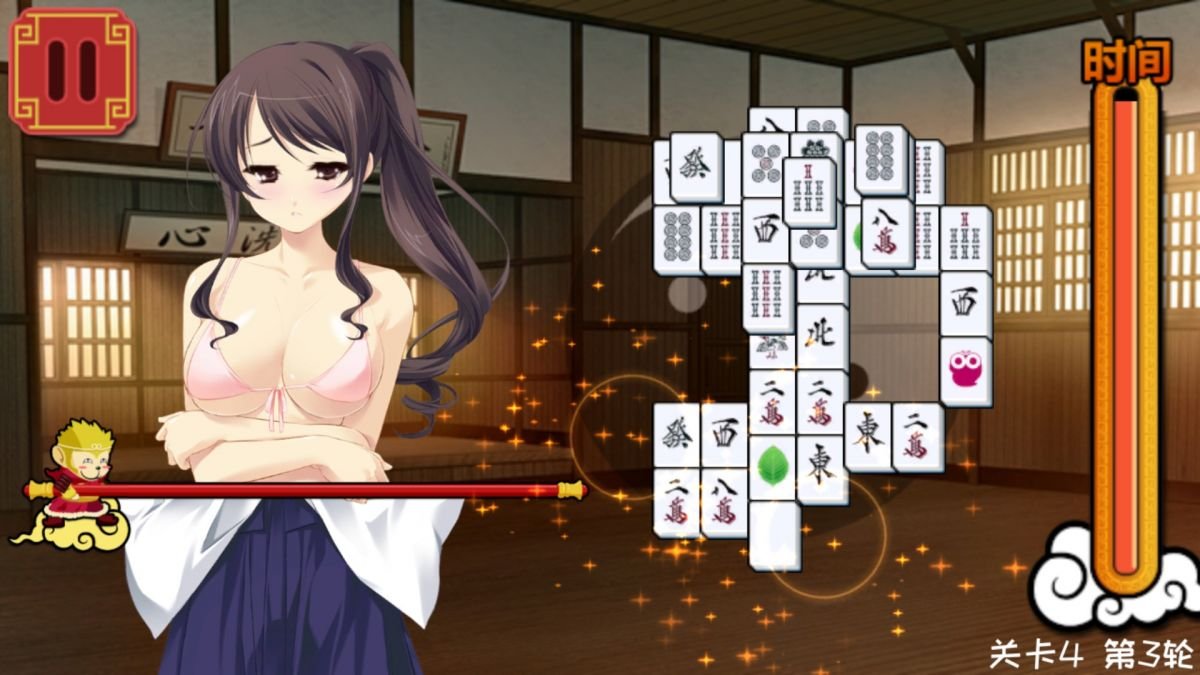Pick the 八万 tile directly below a 西 tile

tap(725, 503)
